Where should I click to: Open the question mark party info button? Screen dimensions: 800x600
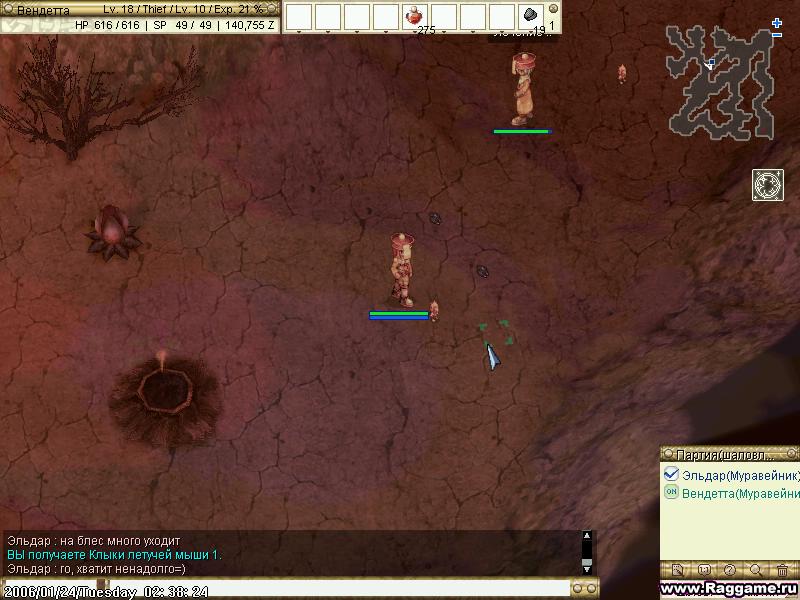click(x=729, y=570)
